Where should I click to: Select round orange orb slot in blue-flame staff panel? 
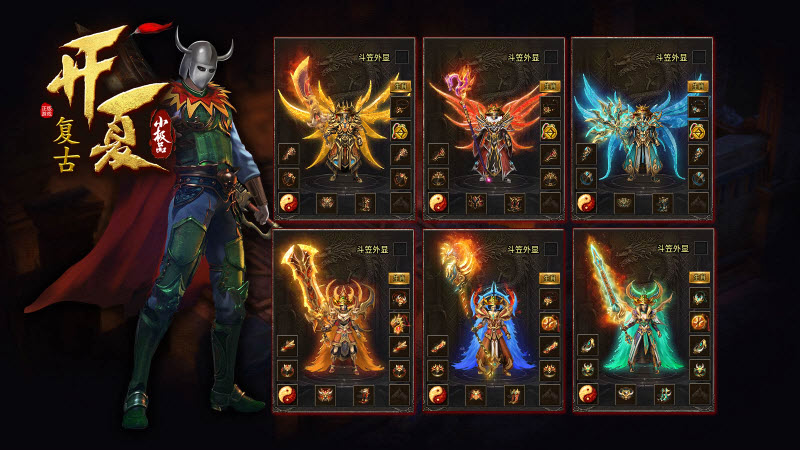[x=549, y=322]
